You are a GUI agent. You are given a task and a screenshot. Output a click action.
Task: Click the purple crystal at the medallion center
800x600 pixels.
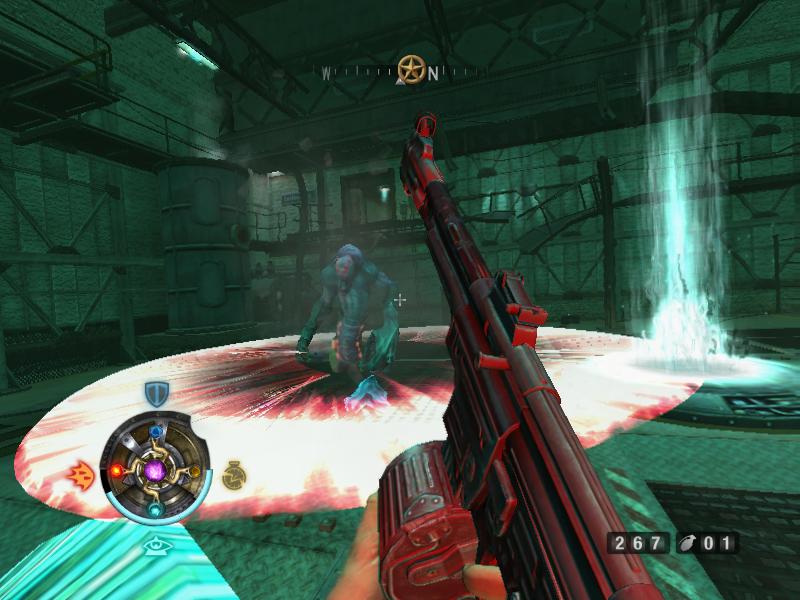(155, 470)
